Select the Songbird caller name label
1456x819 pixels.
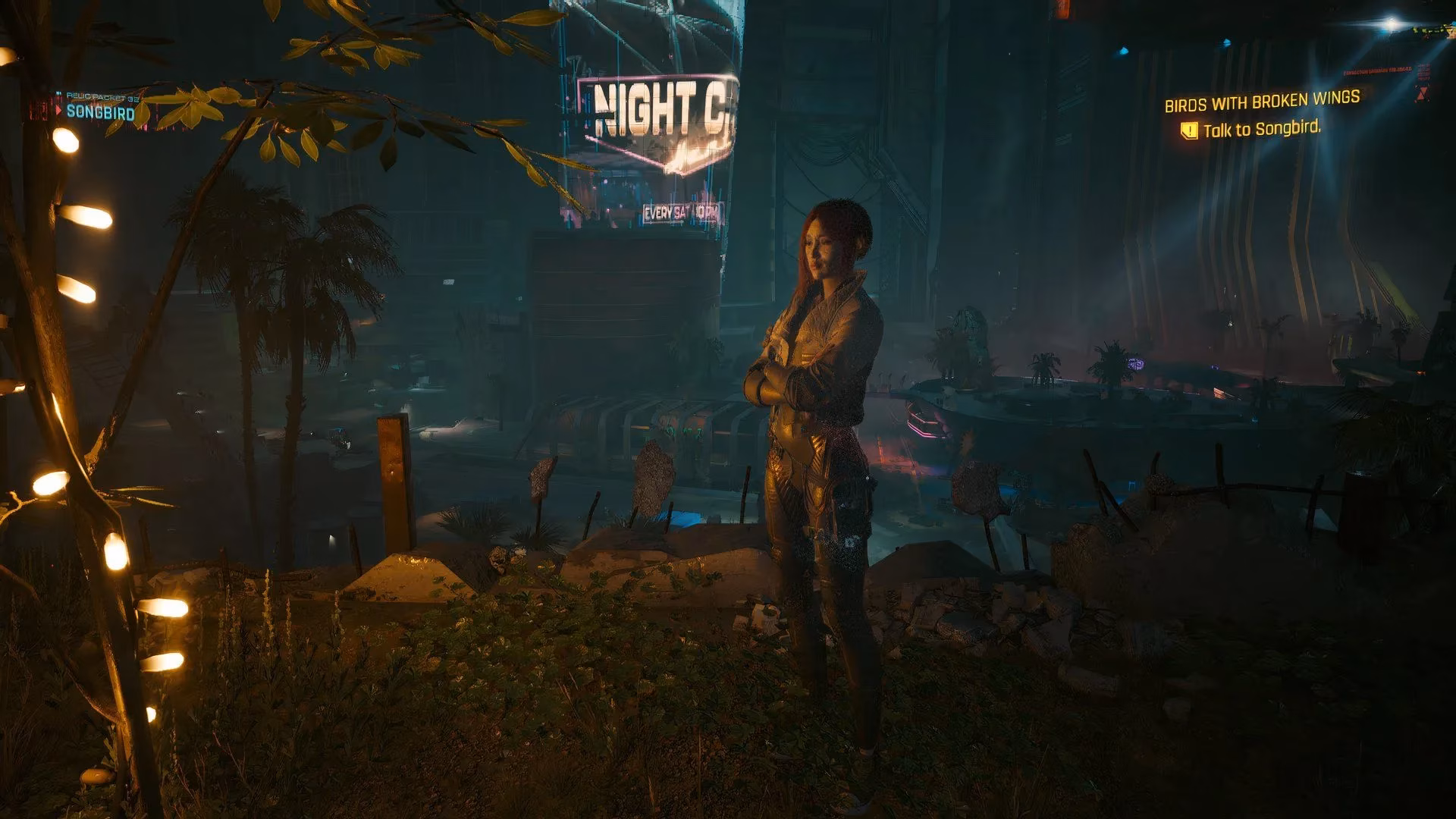click(100, 113)
